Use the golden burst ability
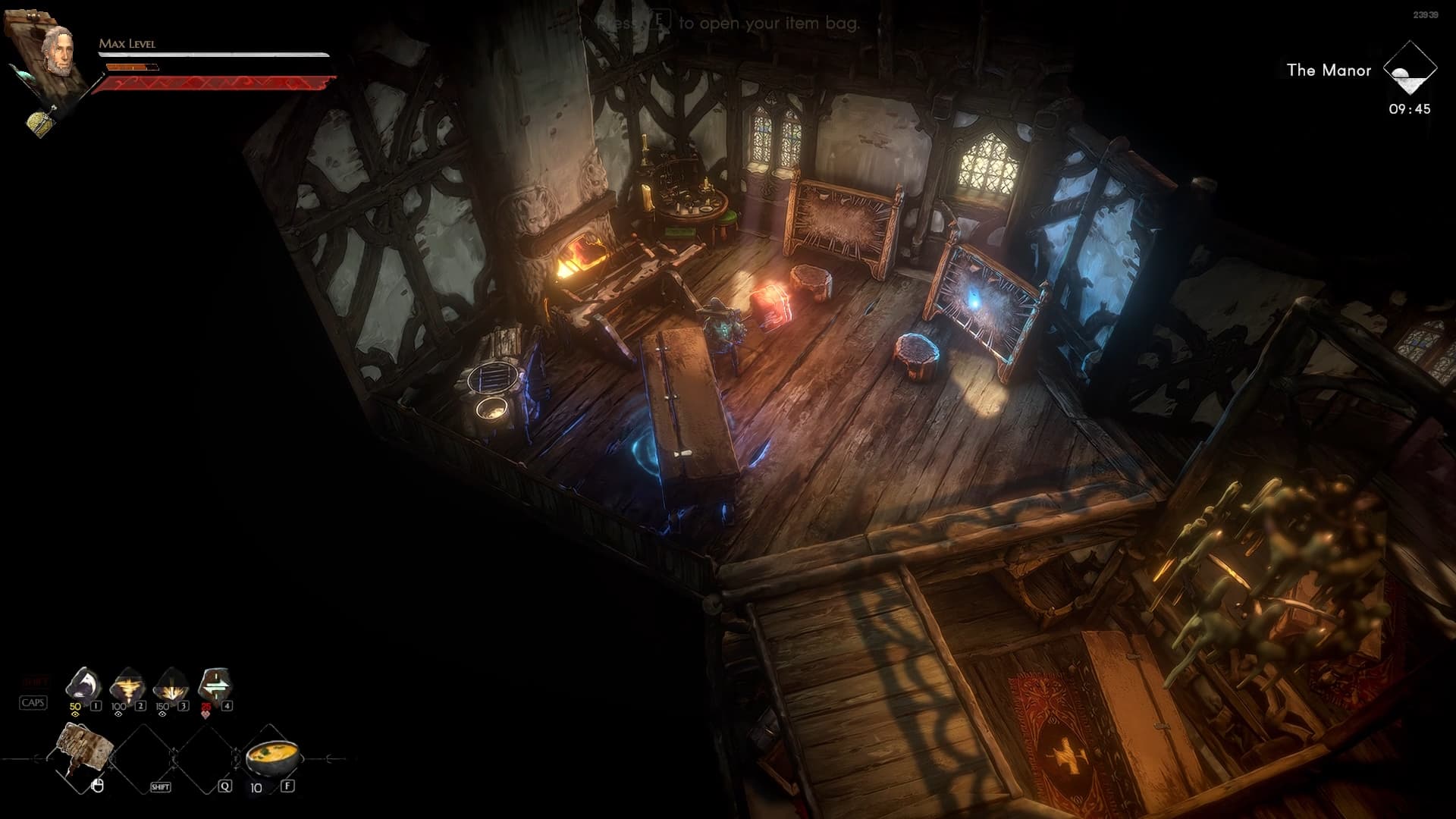This screenshot has width=1456, height=819. (x=171, y=686)
